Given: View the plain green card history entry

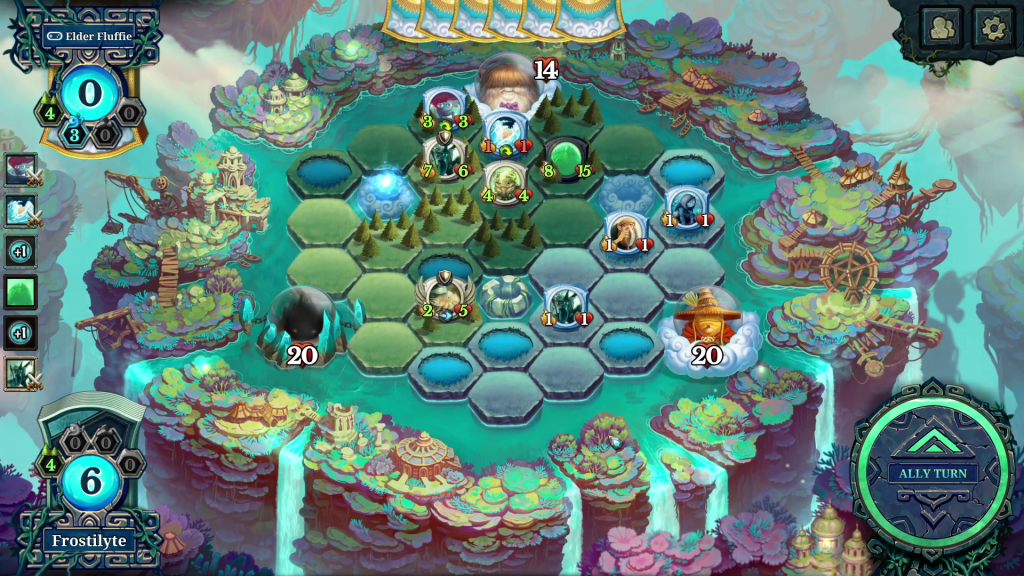Looking at the screenshot, I should click(20, 292).
